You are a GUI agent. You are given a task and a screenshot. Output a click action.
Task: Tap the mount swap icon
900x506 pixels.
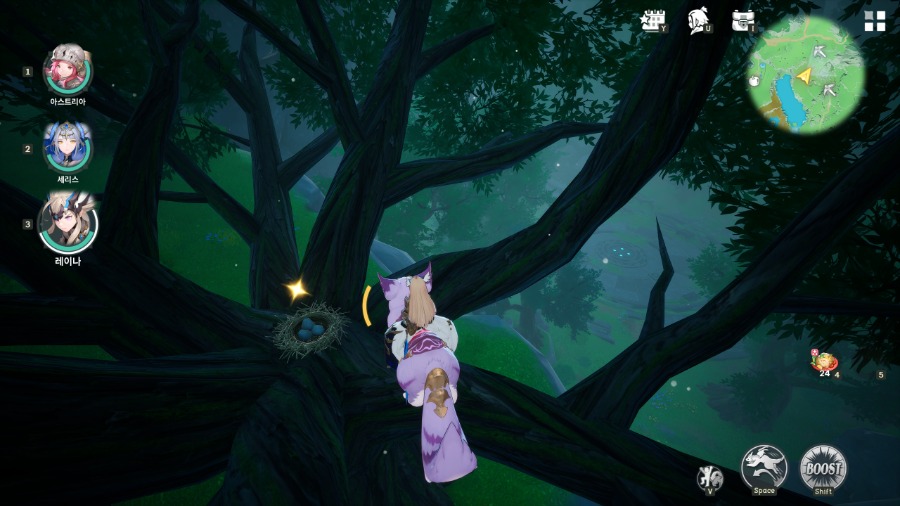[x=710, y=477]
